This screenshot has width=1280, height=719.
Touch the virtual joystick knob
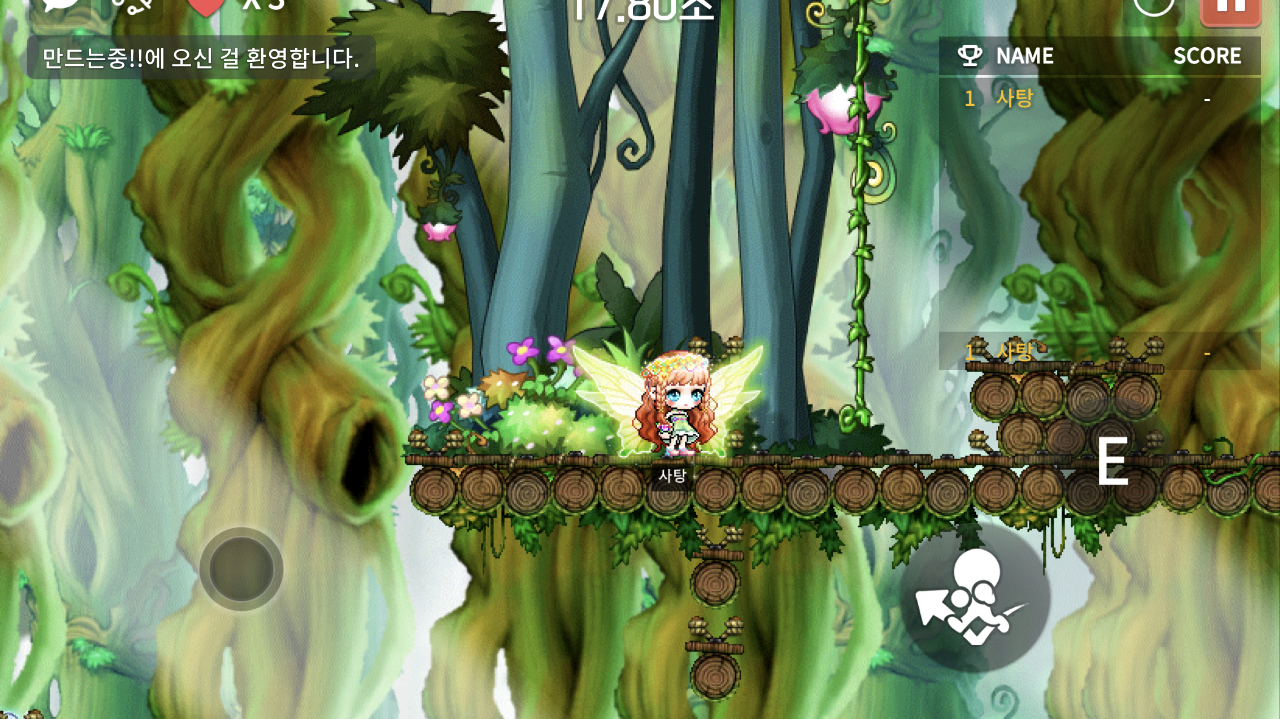241,569
